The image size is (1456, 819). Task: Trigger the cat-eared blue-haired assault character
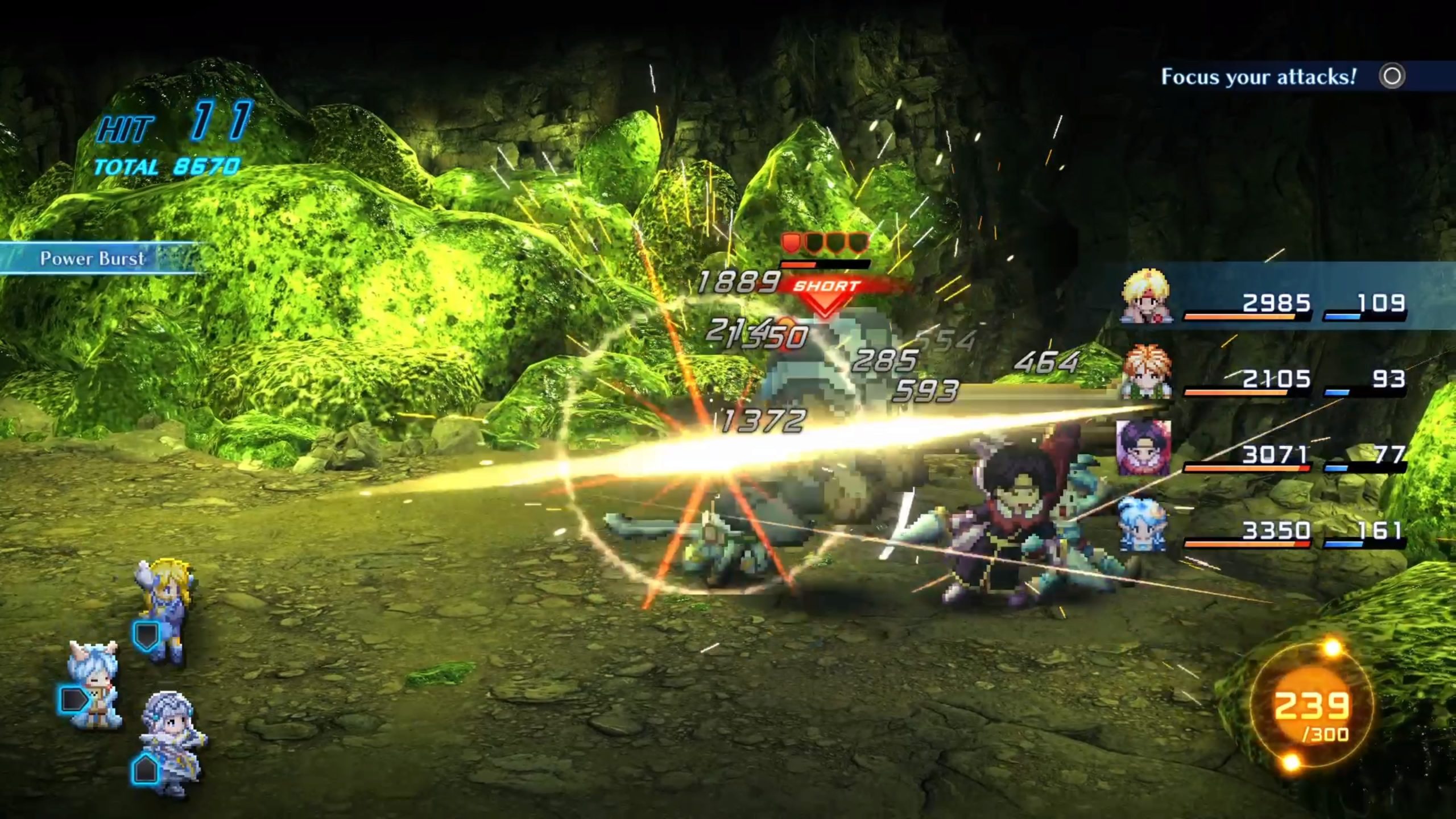tap(94, 685)
